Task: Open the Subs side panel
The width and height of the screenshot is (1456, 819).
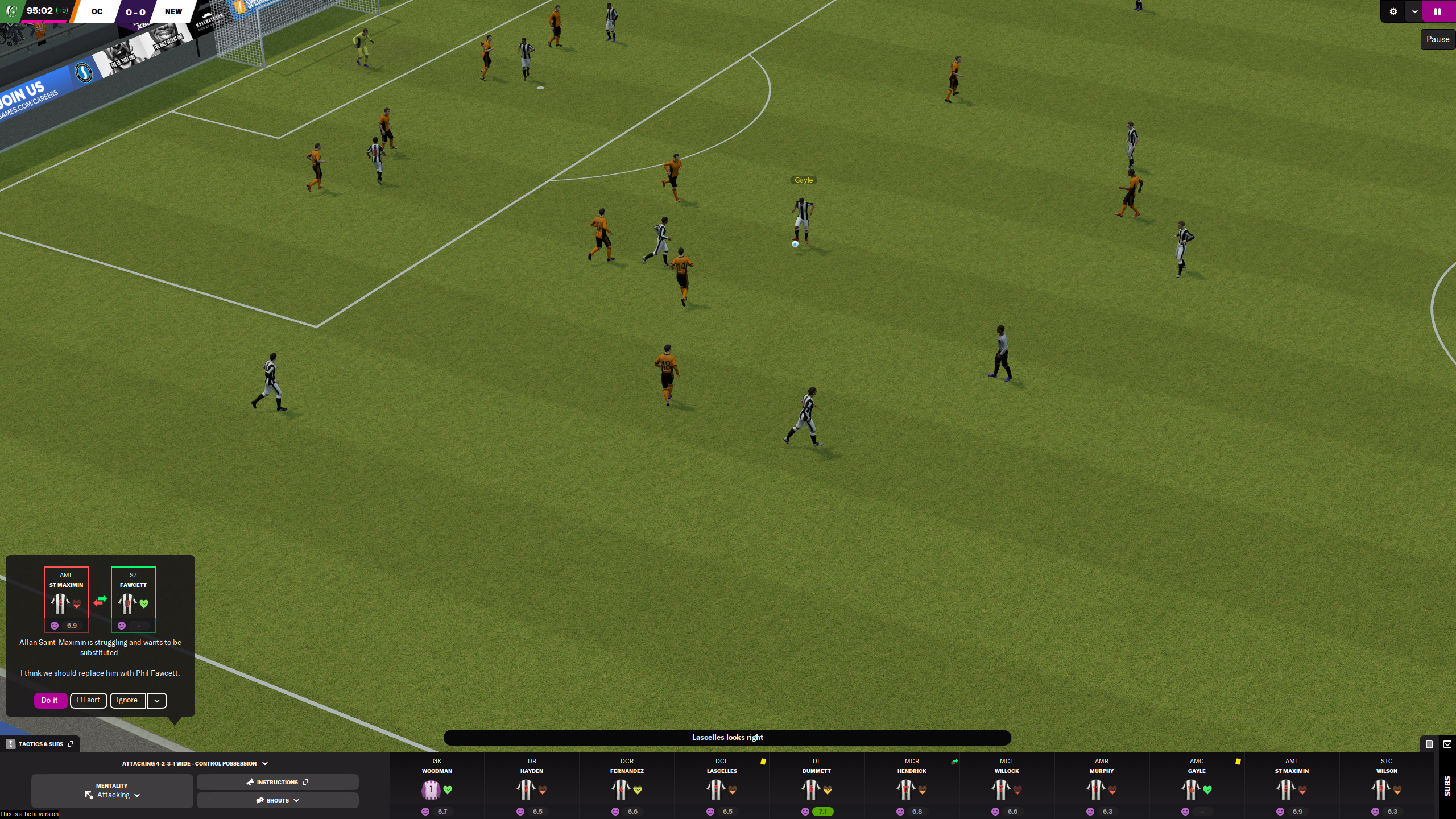Action: (x=1447, y=785)
